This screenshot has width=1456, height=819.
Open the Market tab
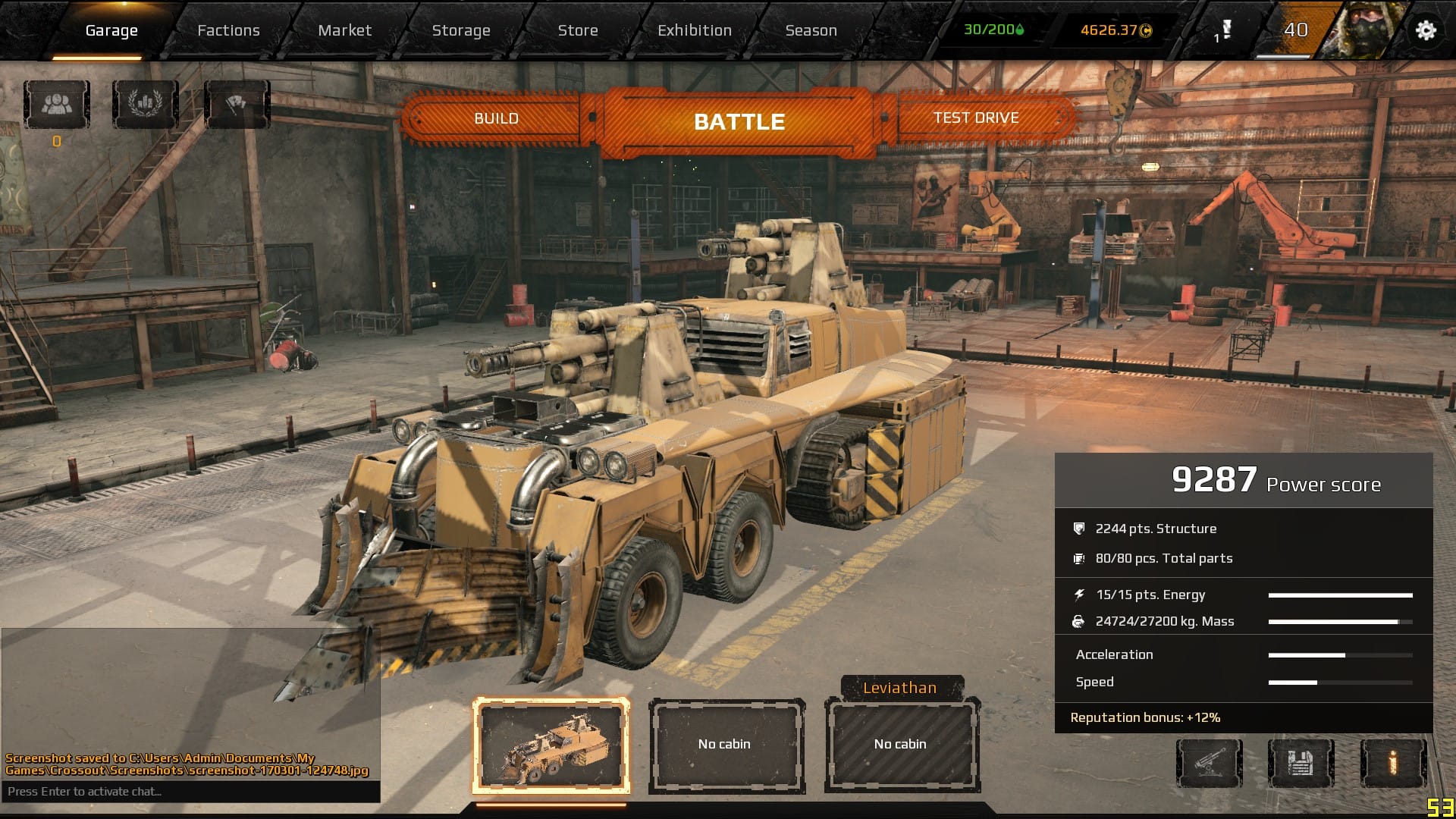pos(344,30)
